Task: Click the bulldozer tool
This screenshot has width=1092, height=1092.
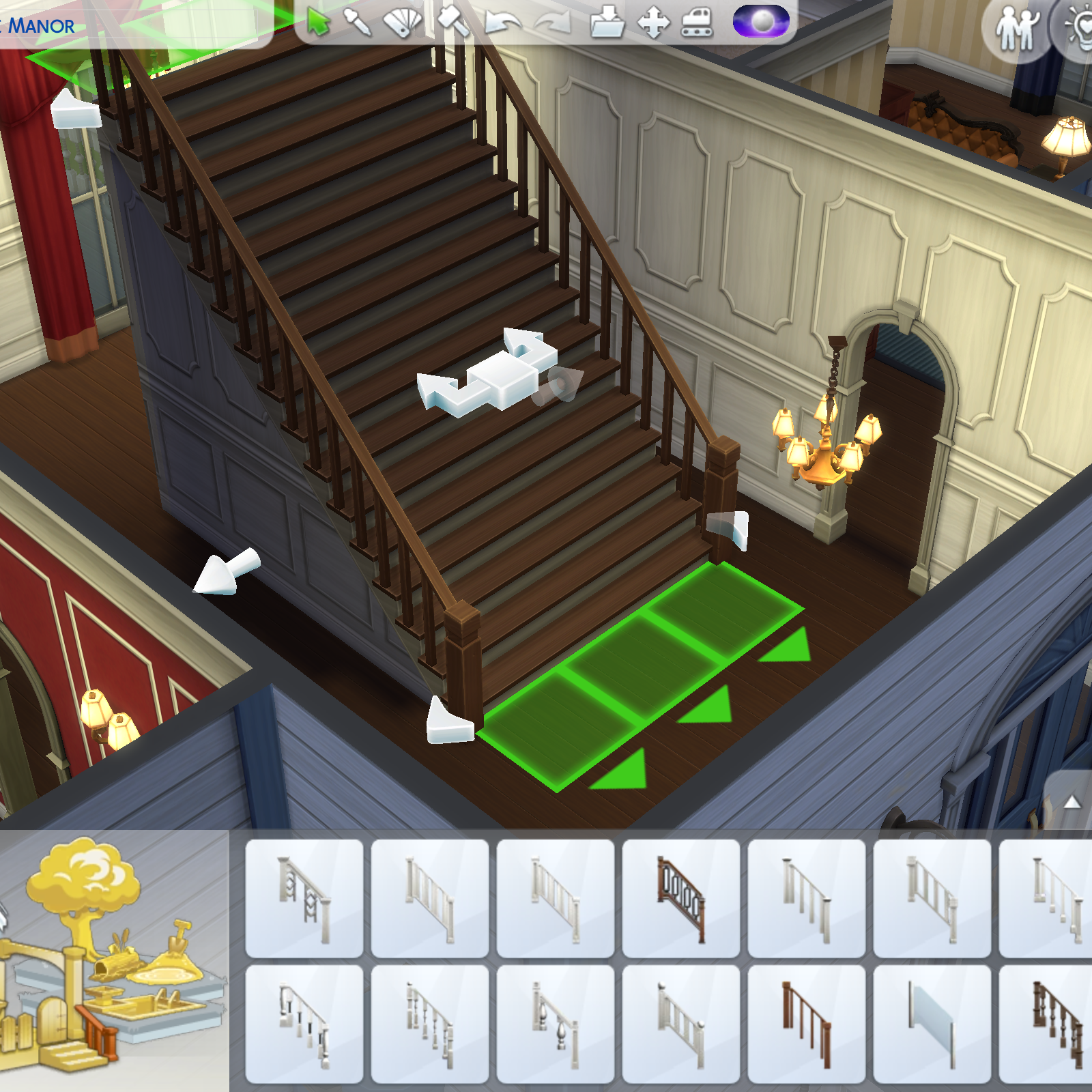Action: [x=698, y=23]
